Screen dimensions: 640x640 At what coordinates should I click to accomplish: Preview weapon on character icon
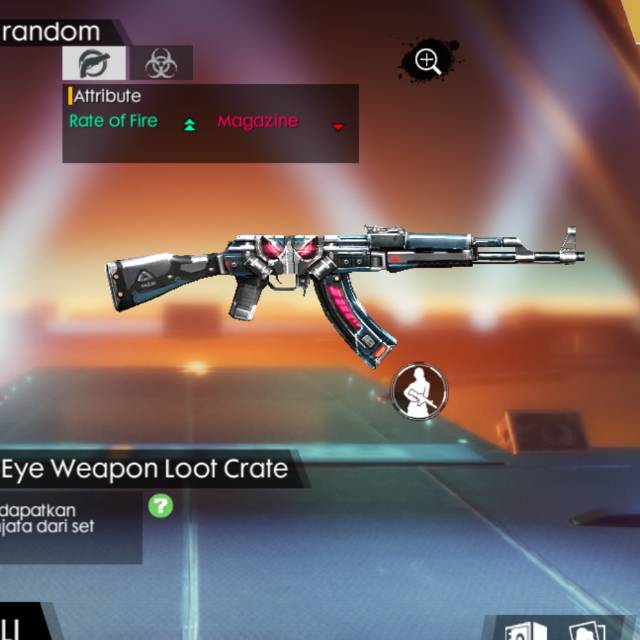click(x=418, y=391)
